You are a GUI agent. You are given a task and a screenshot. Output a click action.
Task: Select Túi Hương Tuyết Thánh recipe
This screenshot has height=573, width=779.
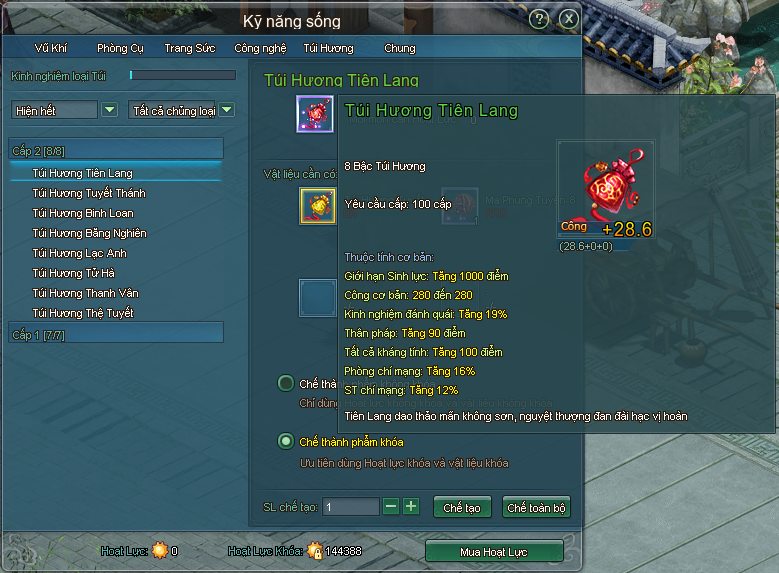[x=89, y=193]
